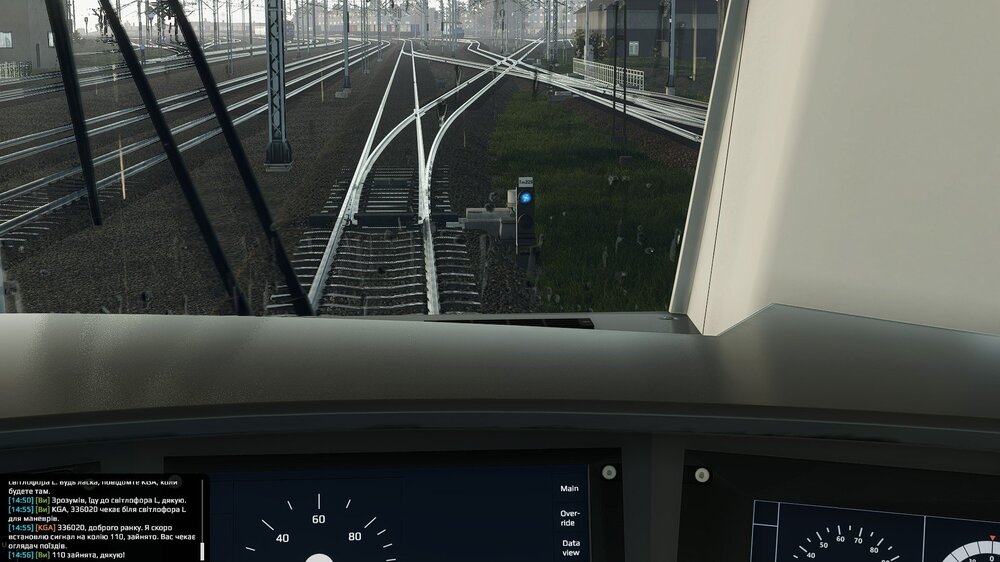Viewport: 1000px width, 562px height.
Task: Select the Main button on the cab display
Action: pos(569,489)
